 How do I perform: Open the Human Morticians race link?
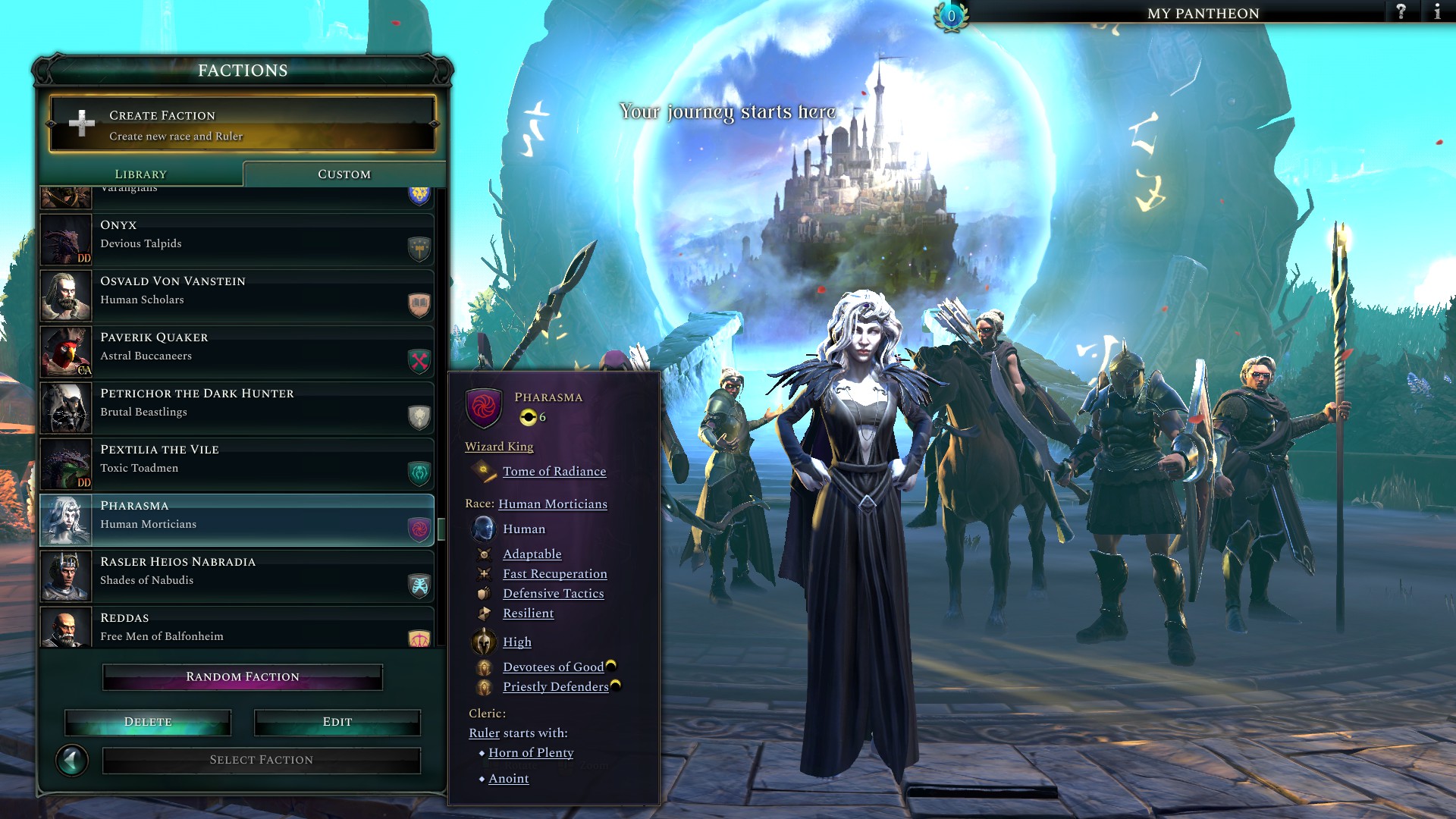(552, 504)
